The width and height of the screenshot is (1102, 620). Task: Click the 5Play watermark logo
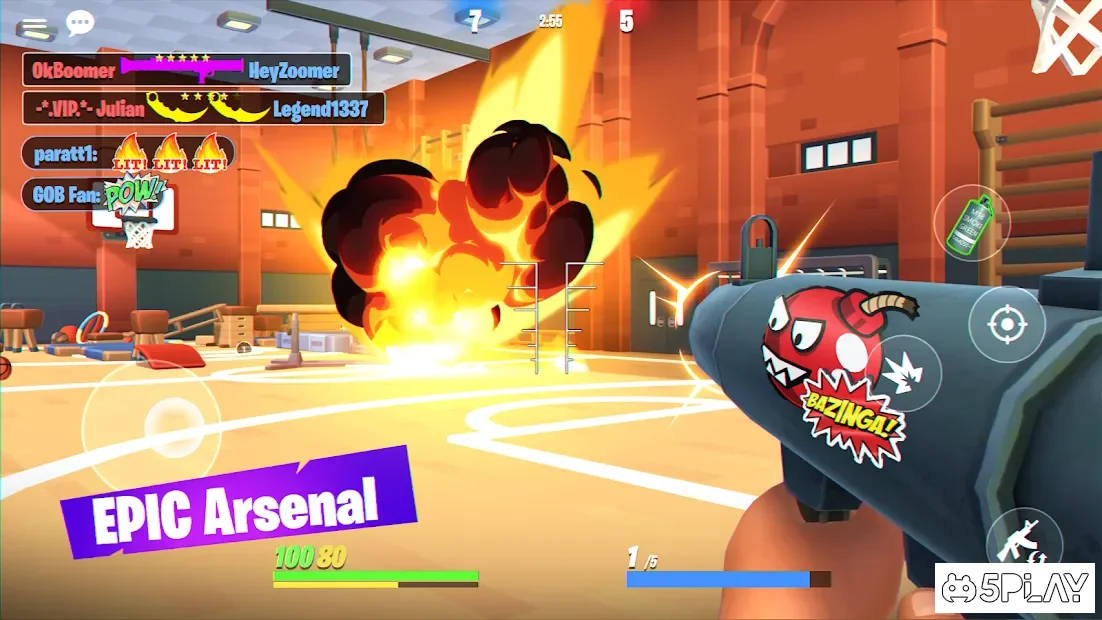1016,589
